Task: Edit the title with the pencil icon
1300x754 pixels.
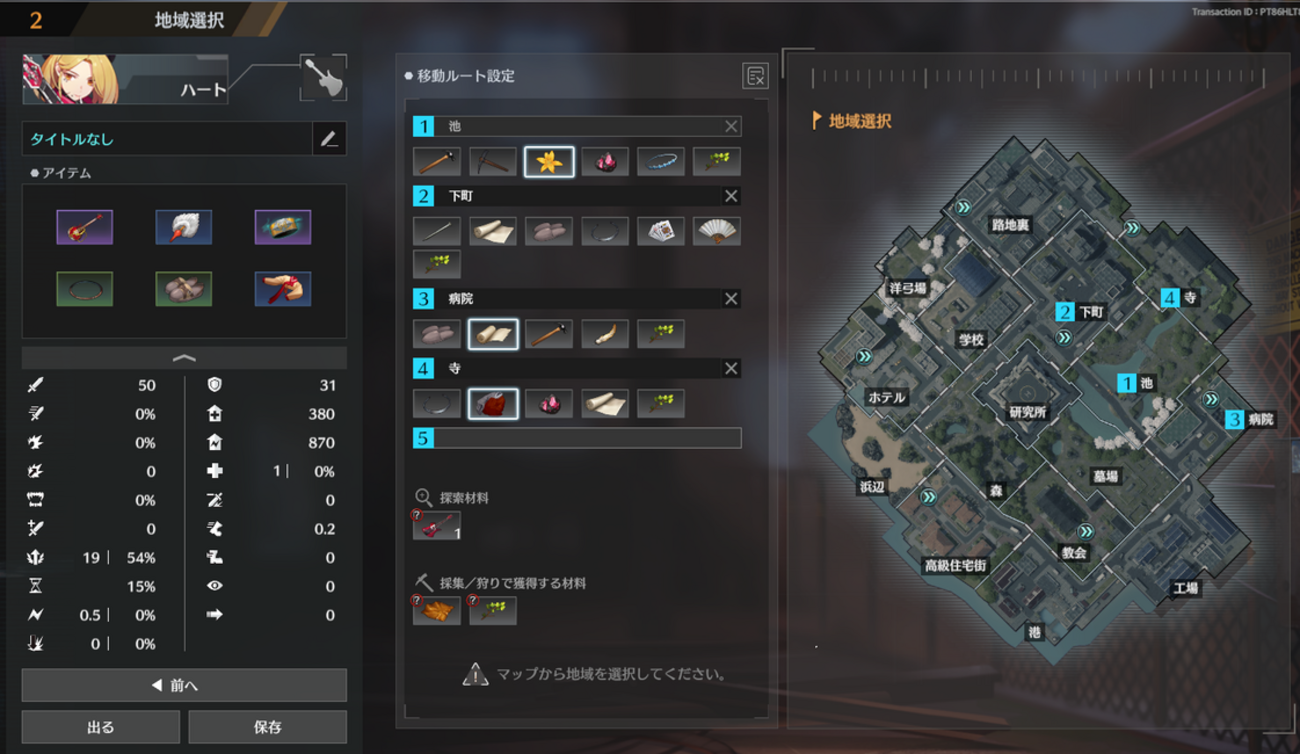Action: (x=329, y=139)
